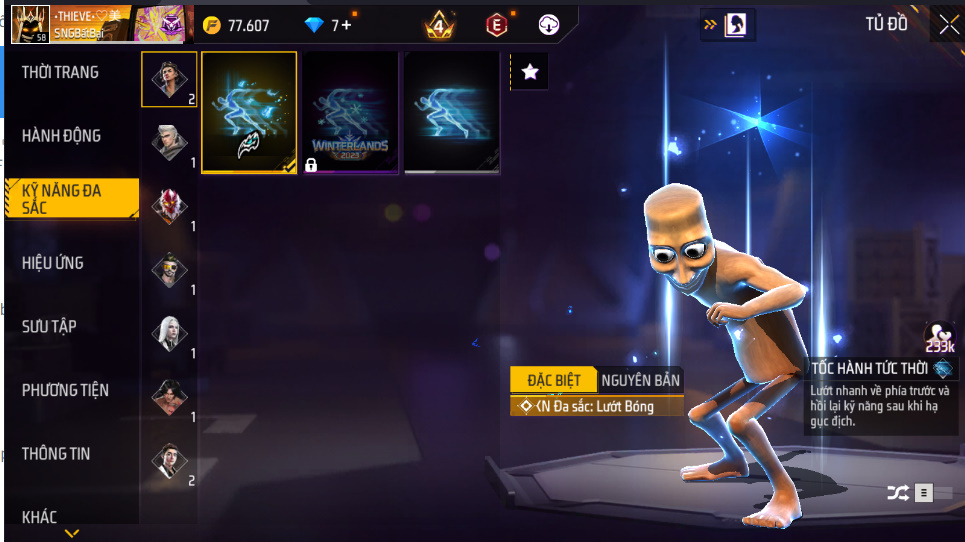Open the Hiệu Ứng section

coord(53,263)
